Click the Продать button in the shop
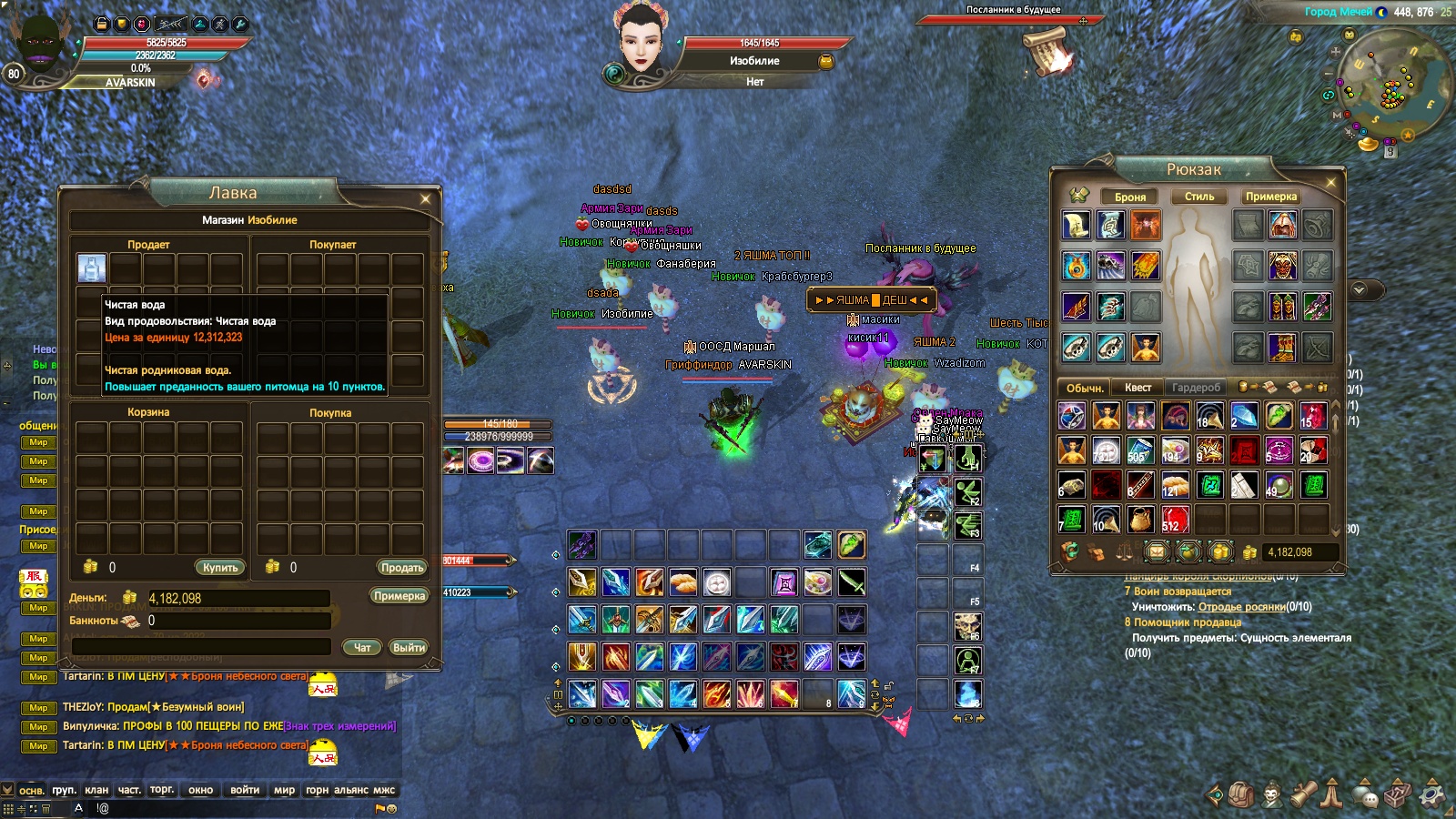Viewport: 1456px width, 819px height. [x=402, y=567]
